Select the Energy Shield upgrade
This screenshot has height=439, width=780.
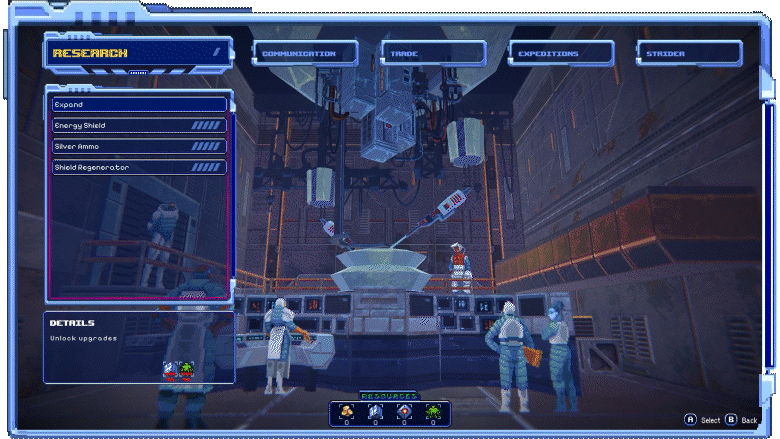139,125
